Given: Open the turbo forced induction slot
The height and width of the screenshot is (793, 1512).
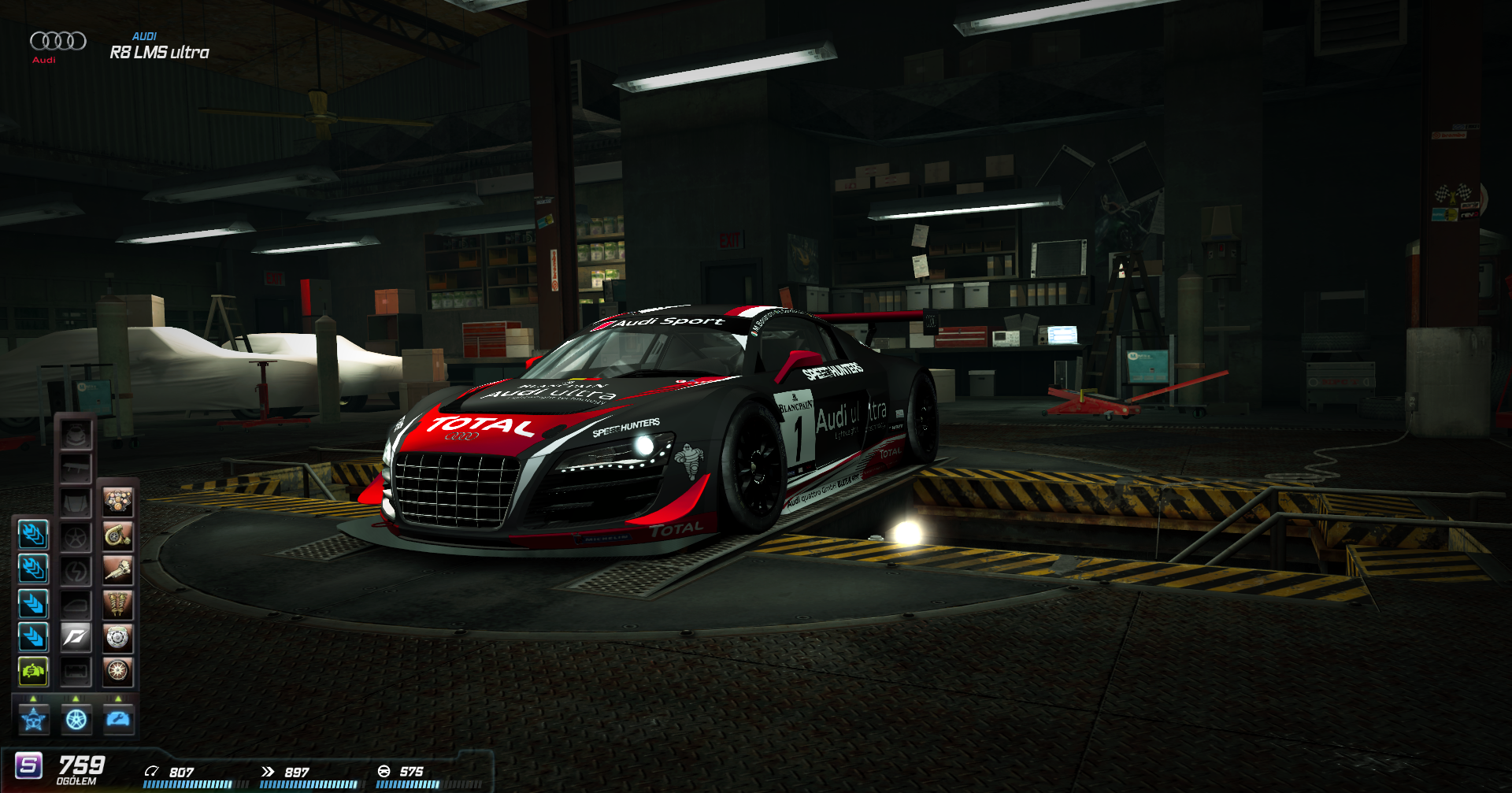Looking at the screenshot, I should (118, 535).
